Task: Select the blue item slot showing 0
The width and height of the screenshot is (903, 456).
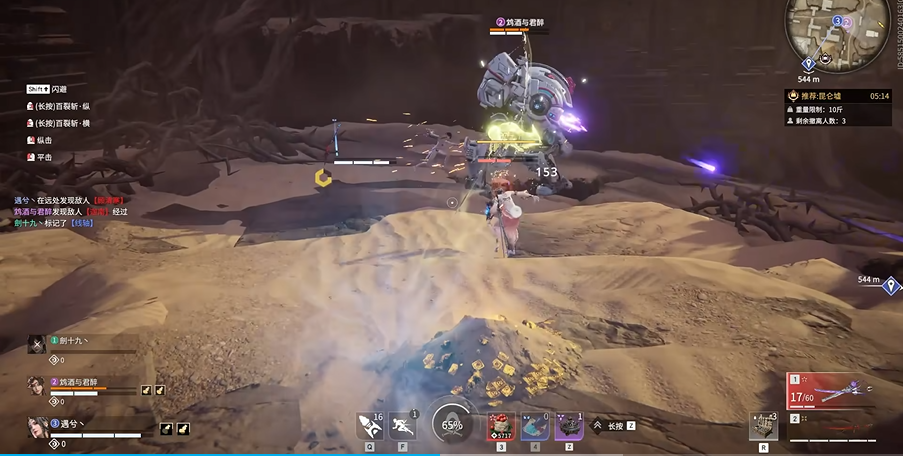Action: 535,427
